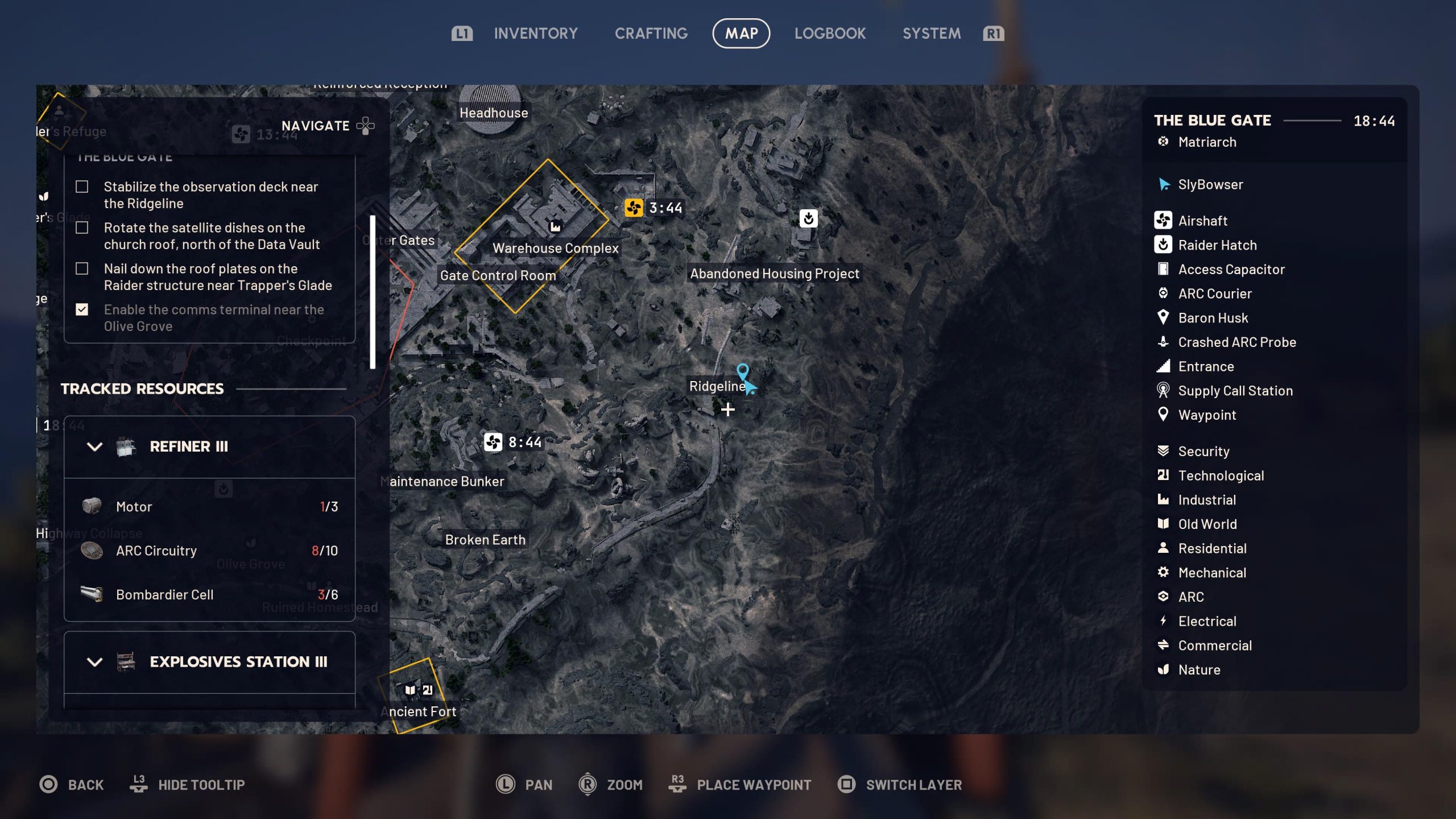Uncheck the comms terminal Olive Grove objective
The height and width of the screenshot is (819, 1456).
point(83,309)
